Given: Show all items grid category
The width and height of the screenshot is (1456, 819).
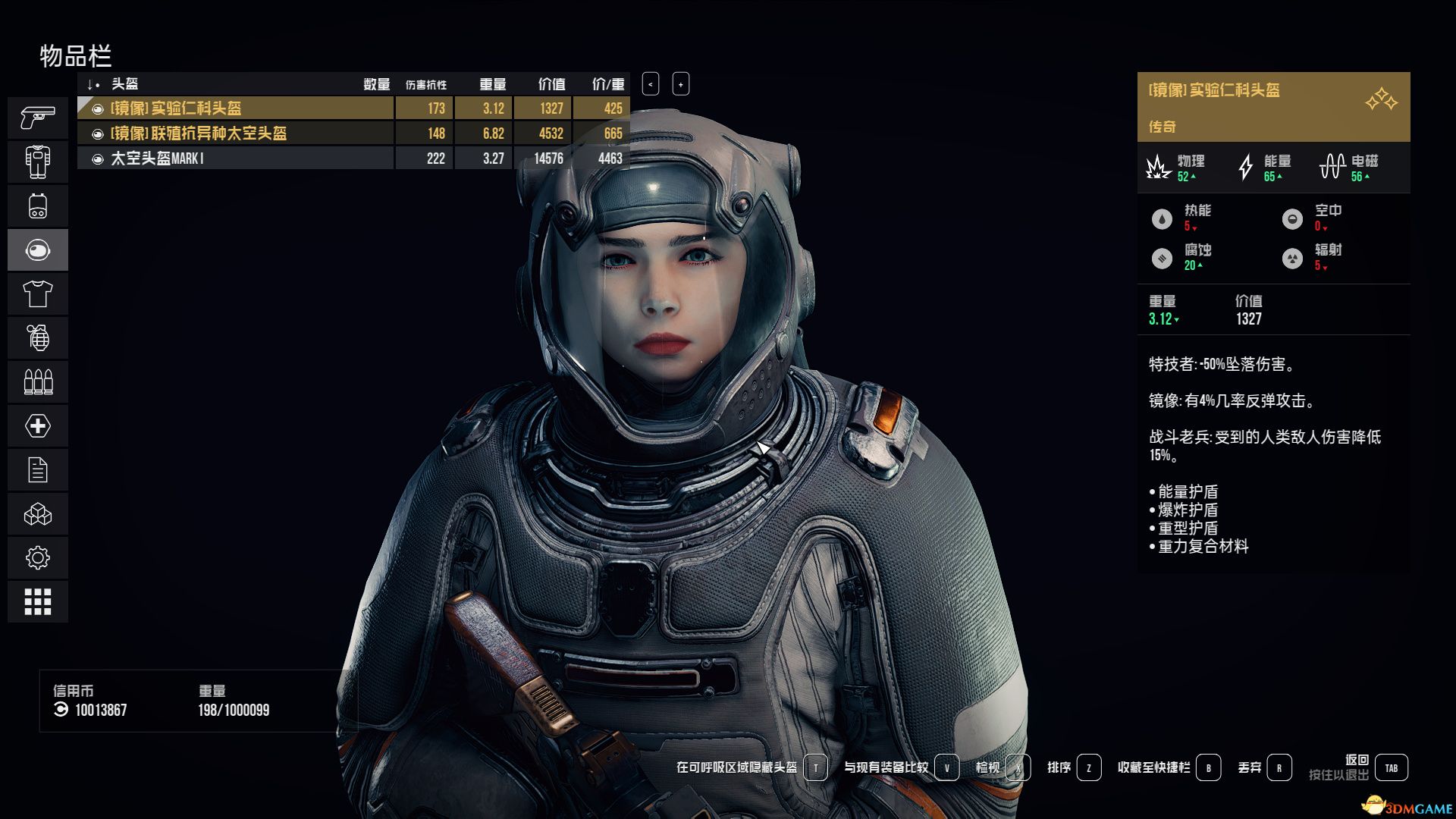Looking at the screenshot, I should pos(38,602).
